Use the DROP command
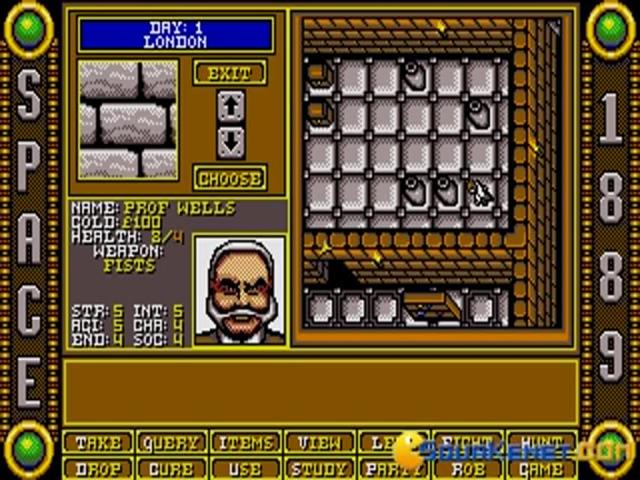 click(x=97, y=467)
